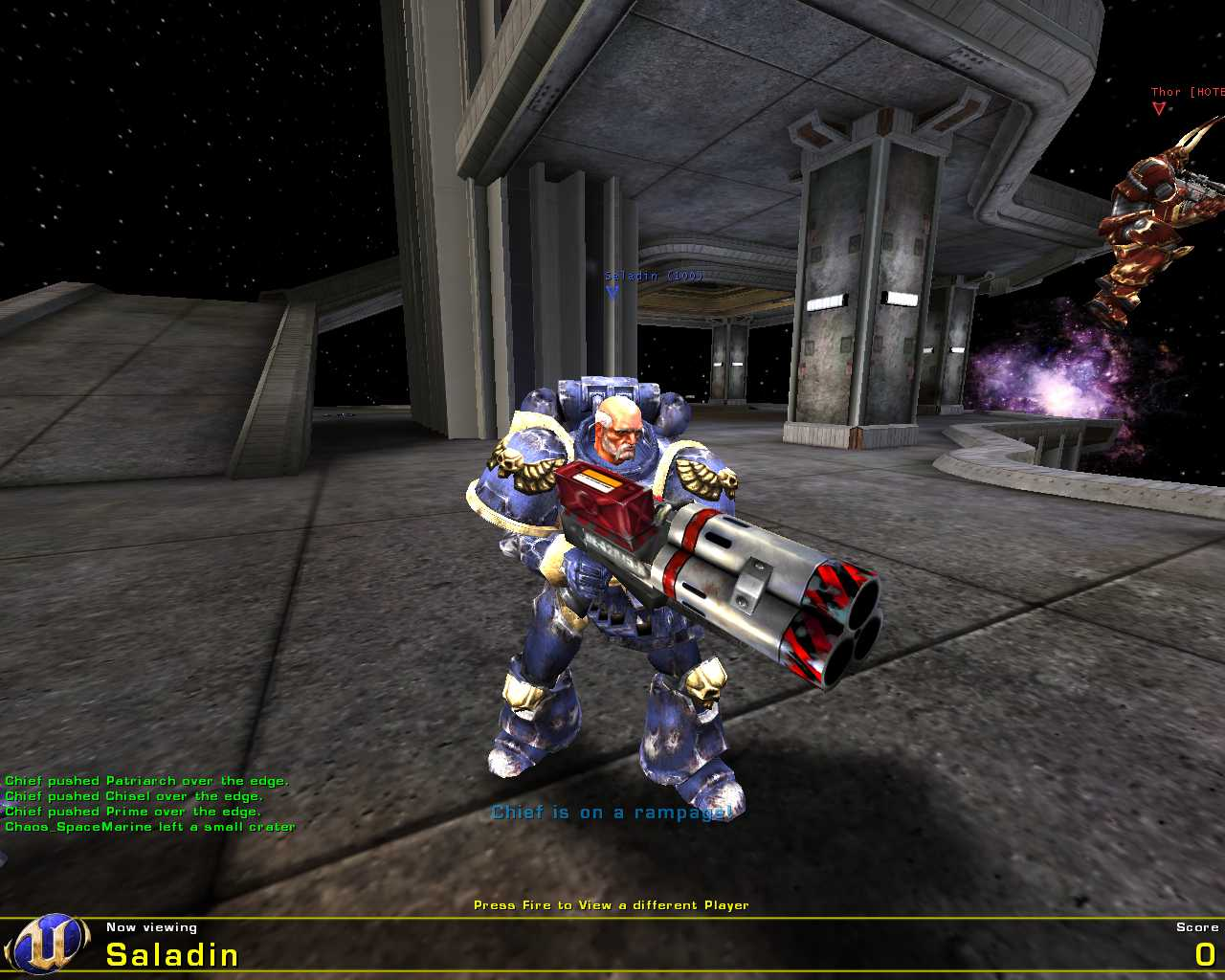The height and width of the screenshot is (980, 1225).
Task: Expand the Score display showing 0
Action: pos(1204,953)
